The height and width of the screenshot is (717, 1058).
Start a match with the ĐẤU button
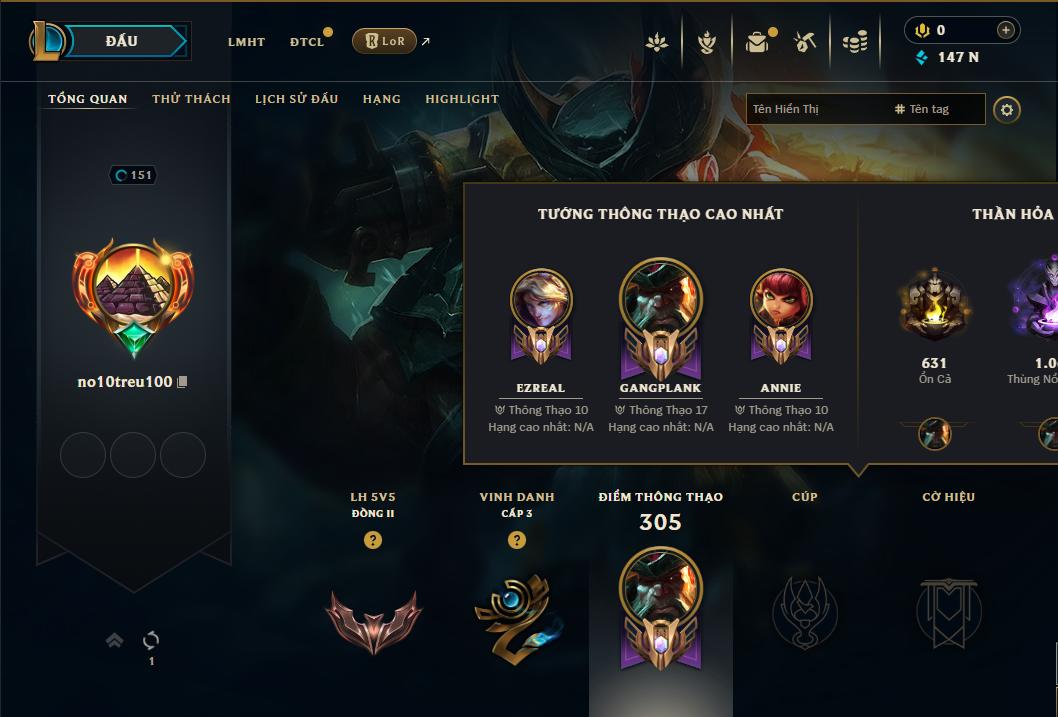pos(122,41)
